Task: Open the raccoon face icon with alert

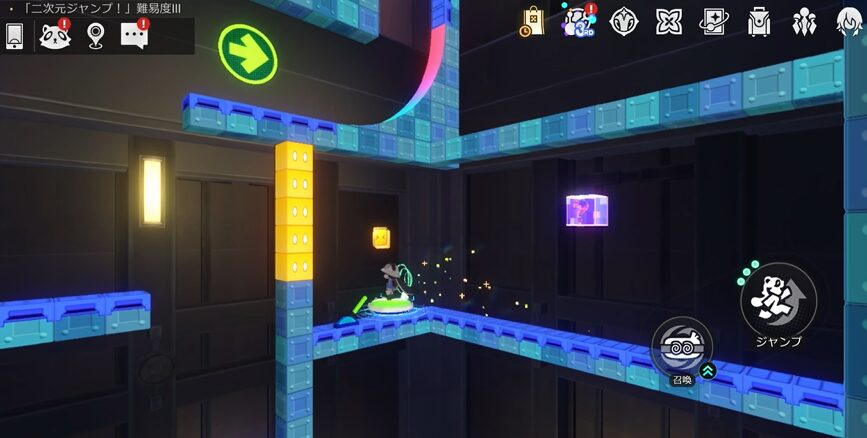Action: (54, 36)
